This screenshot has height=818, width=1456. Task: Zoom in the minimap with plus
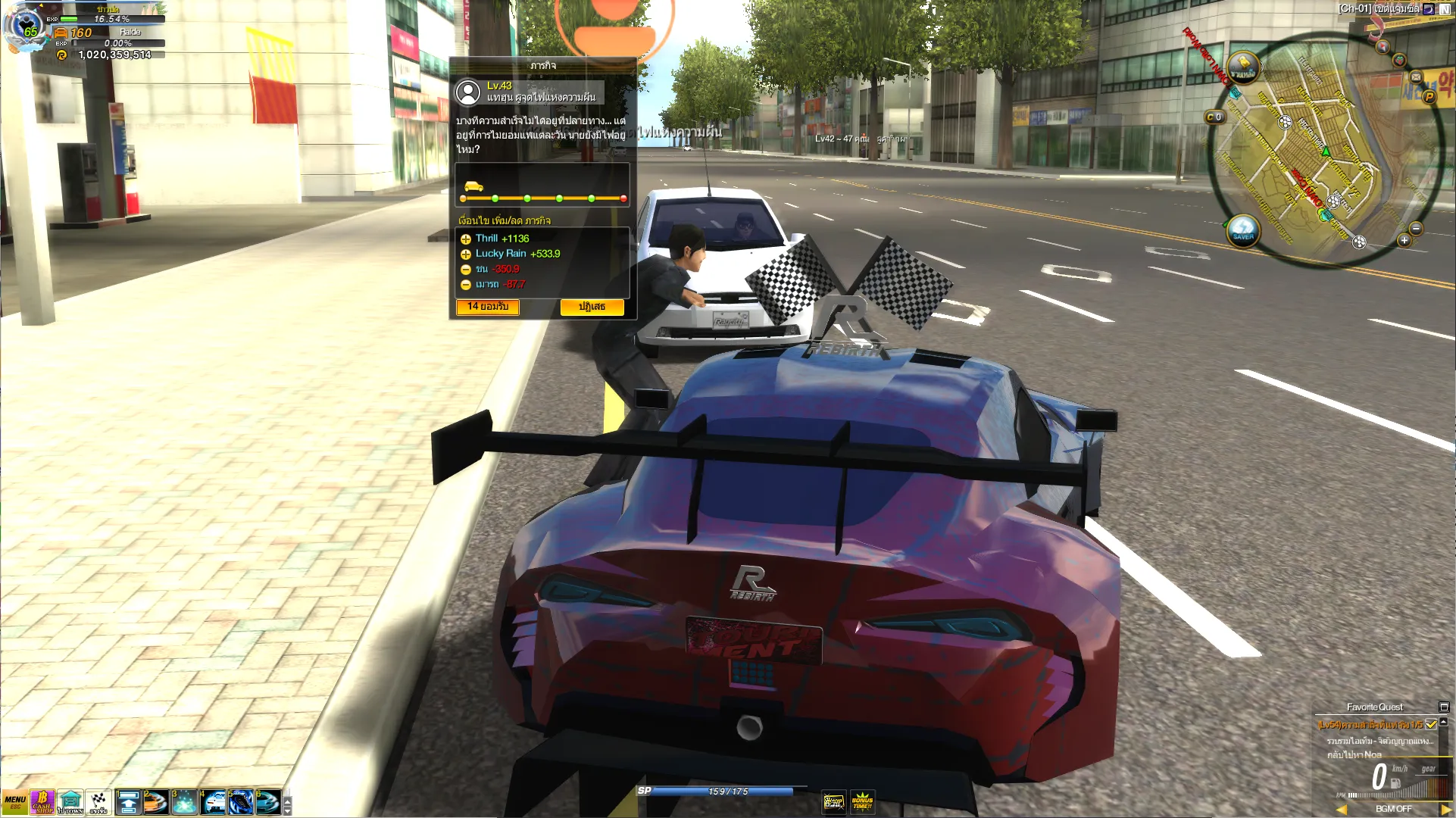click(x=1404, y=240)
